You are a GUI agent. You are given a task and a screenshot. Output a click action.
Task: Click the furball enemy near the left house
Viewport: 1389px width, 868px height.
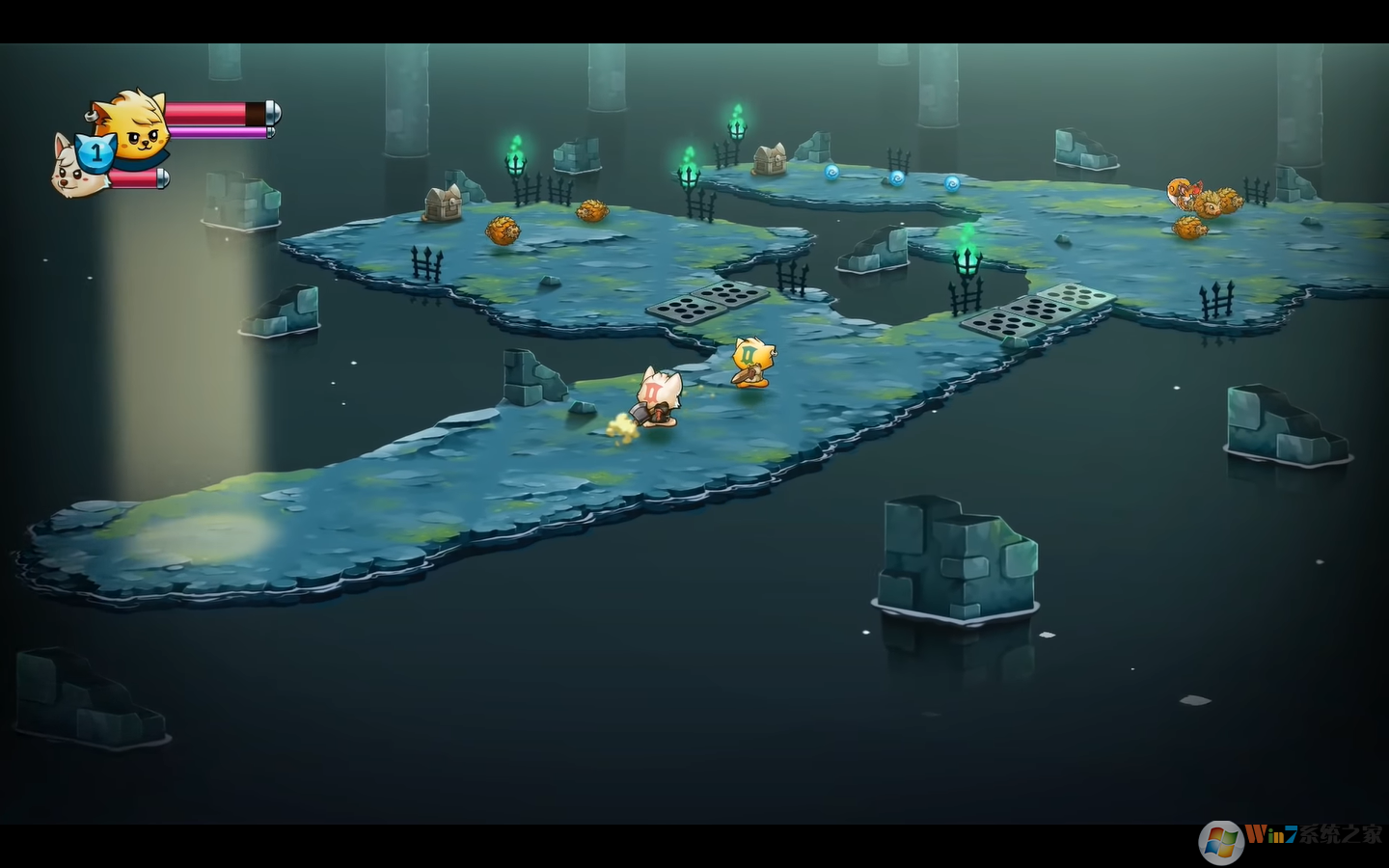502,230
